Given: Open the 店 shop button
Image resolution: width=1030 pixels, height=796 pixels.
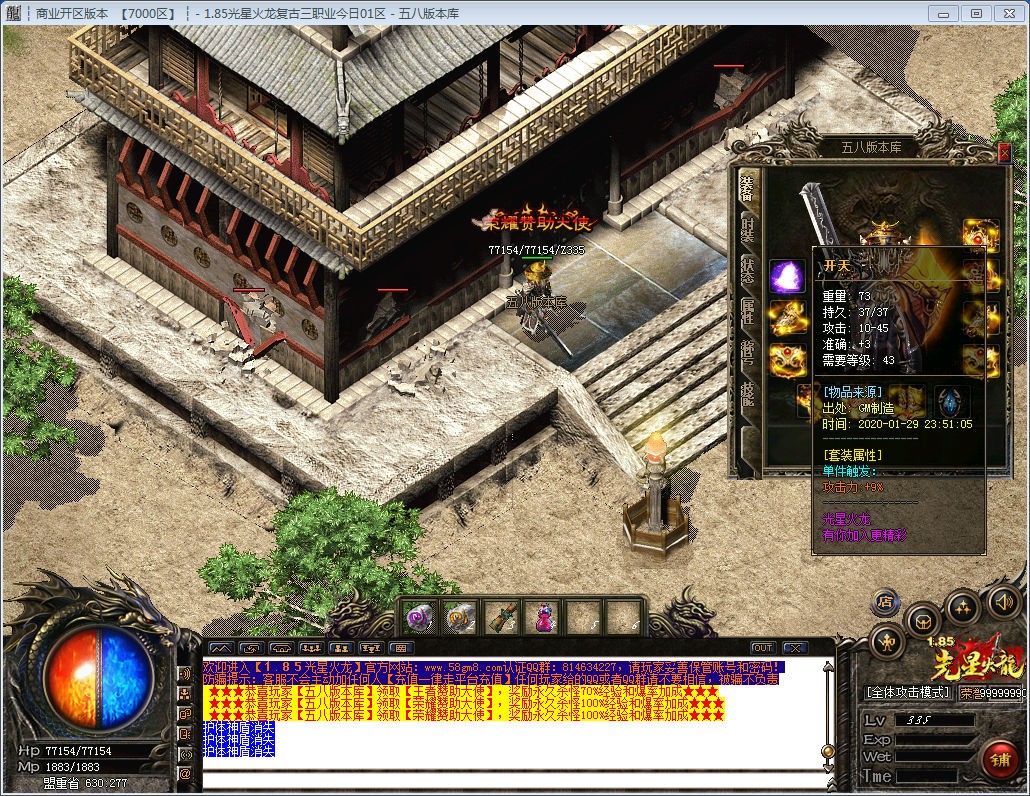Looking at the screenshot, I should pos(884,602).
